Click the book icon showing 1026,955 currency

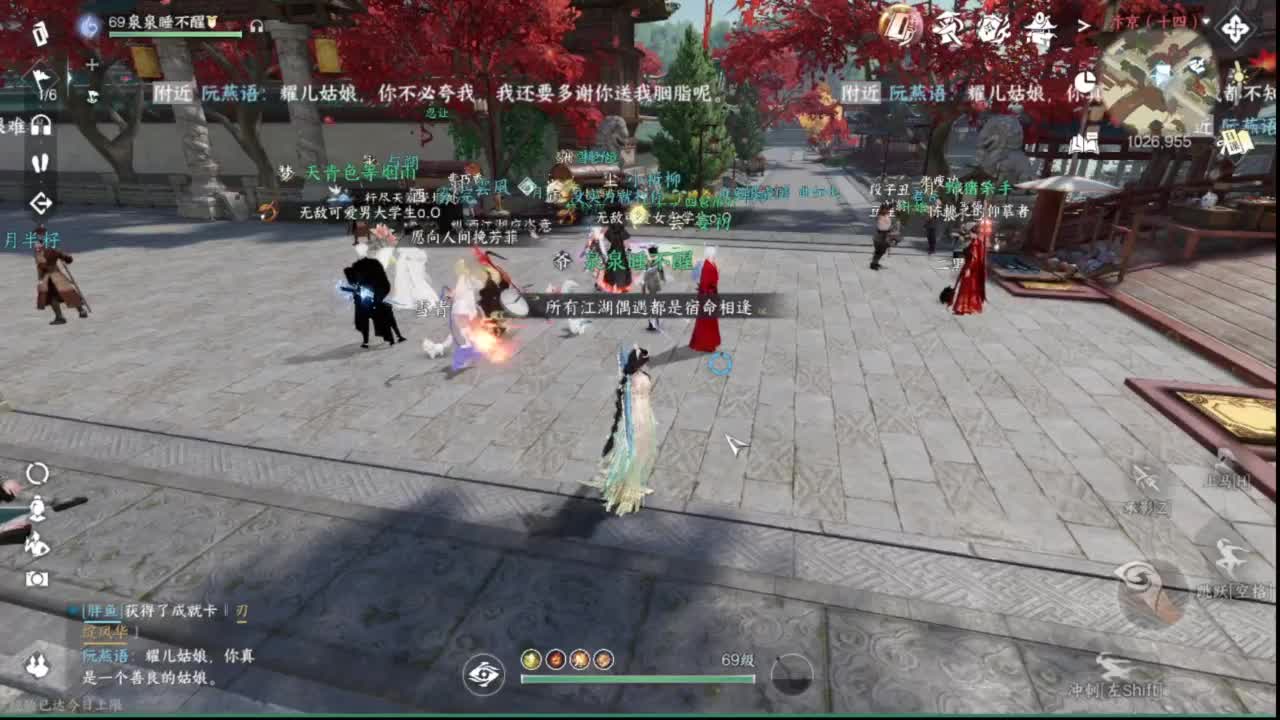point(1084,142)
